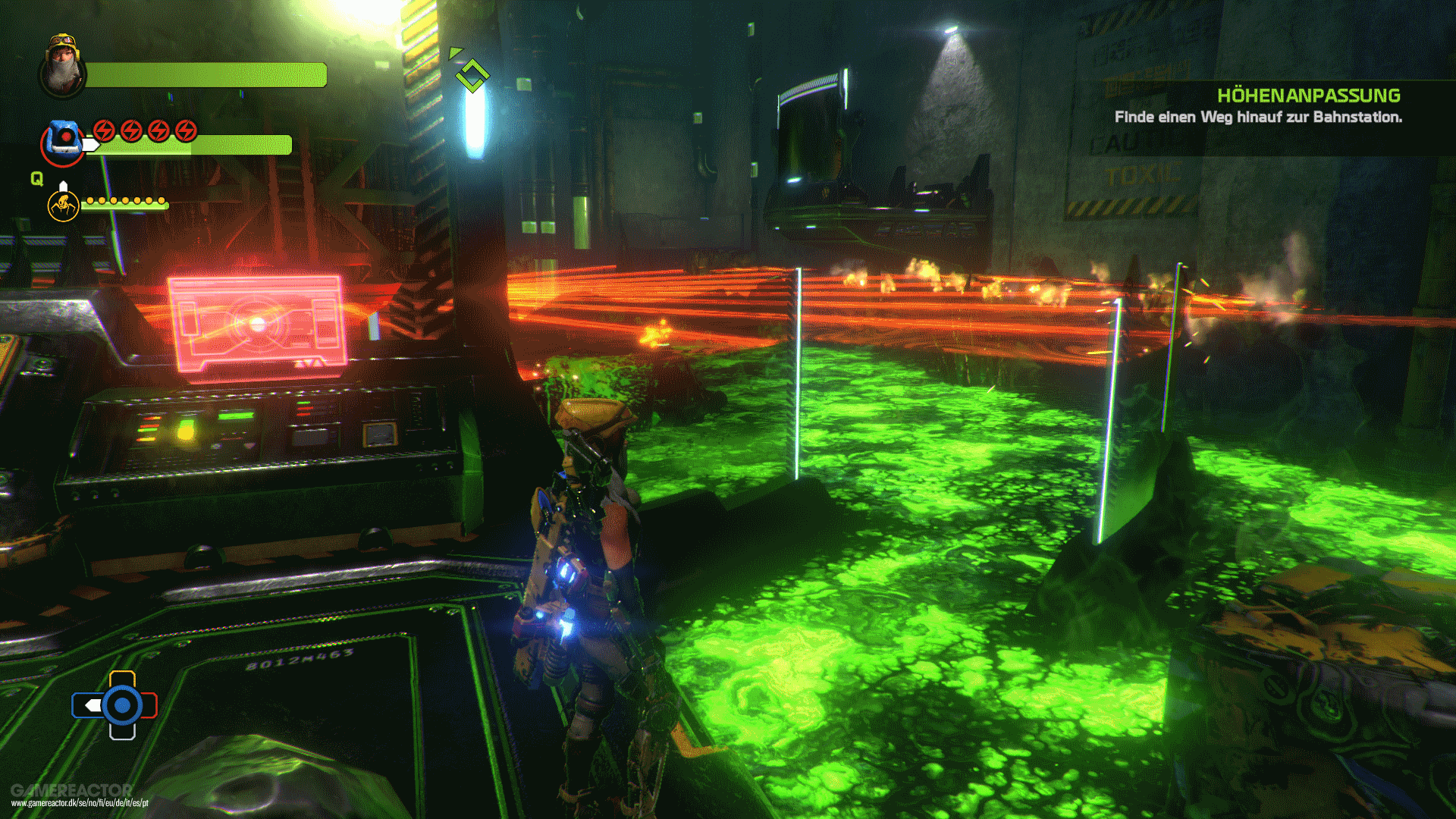This screenshot has height=819, width=1456.
Task: Click the yellow spider-bot companion icon
Action: pyautogui.click(x=64, y=207)
